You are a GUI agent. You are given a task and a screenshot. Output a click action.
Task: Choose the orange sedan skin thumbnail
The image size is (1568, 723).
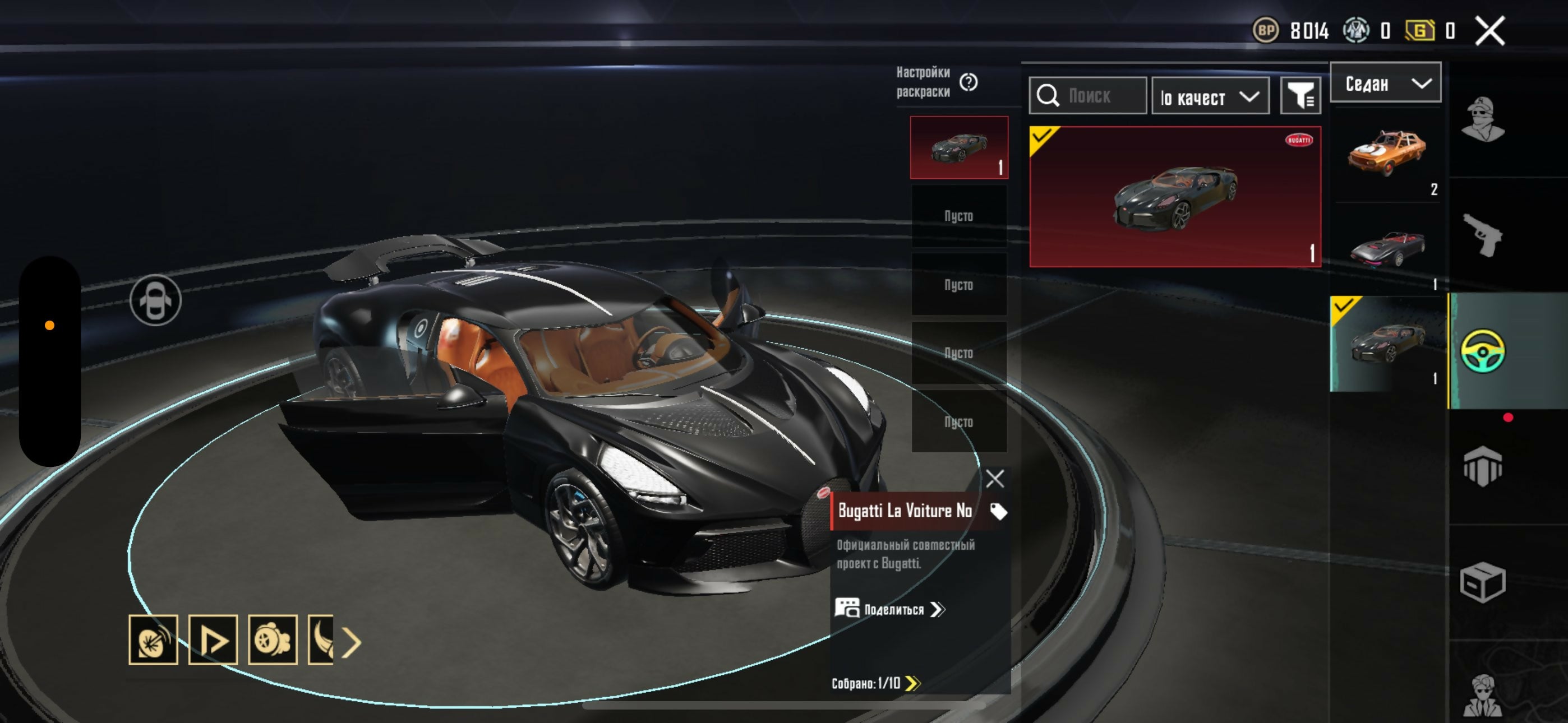pos(1386,155)
